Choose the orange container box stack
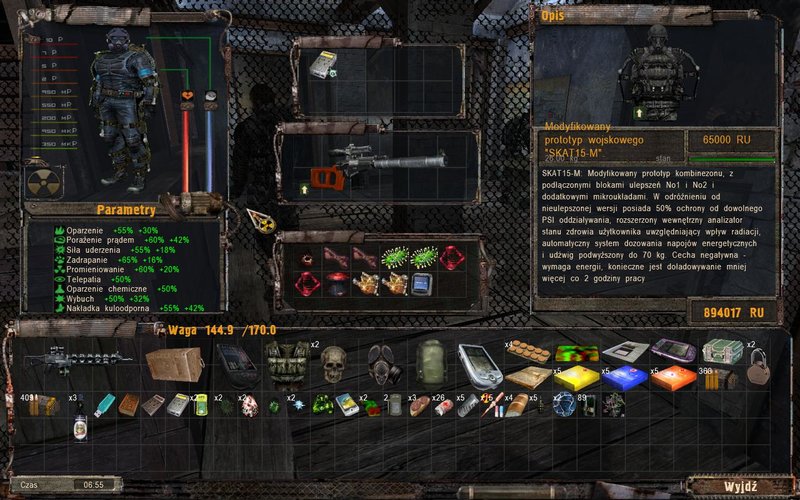800x500 pixels. (670, 378)
